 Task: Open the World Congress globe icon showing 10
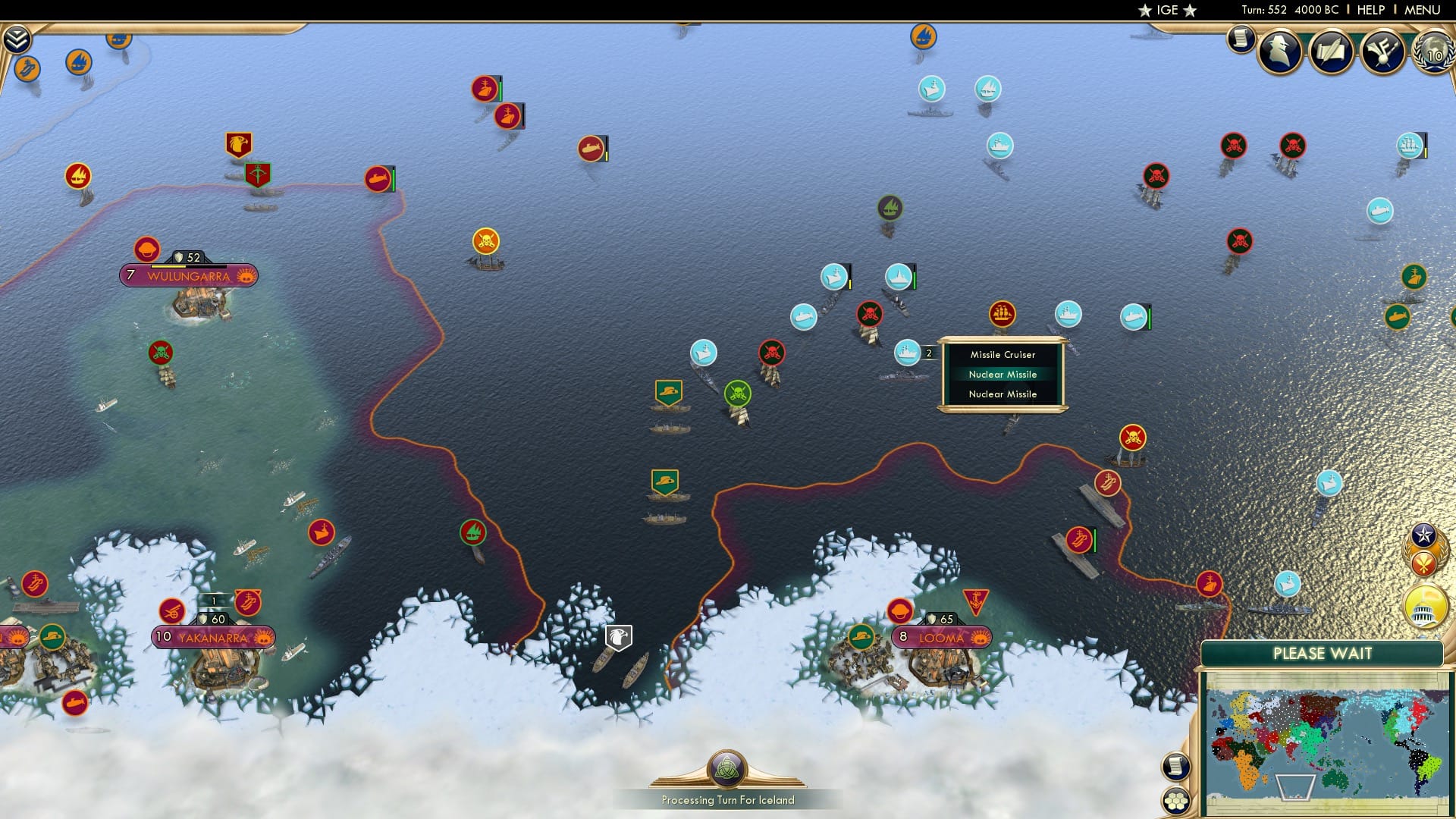click(1432, 53)
